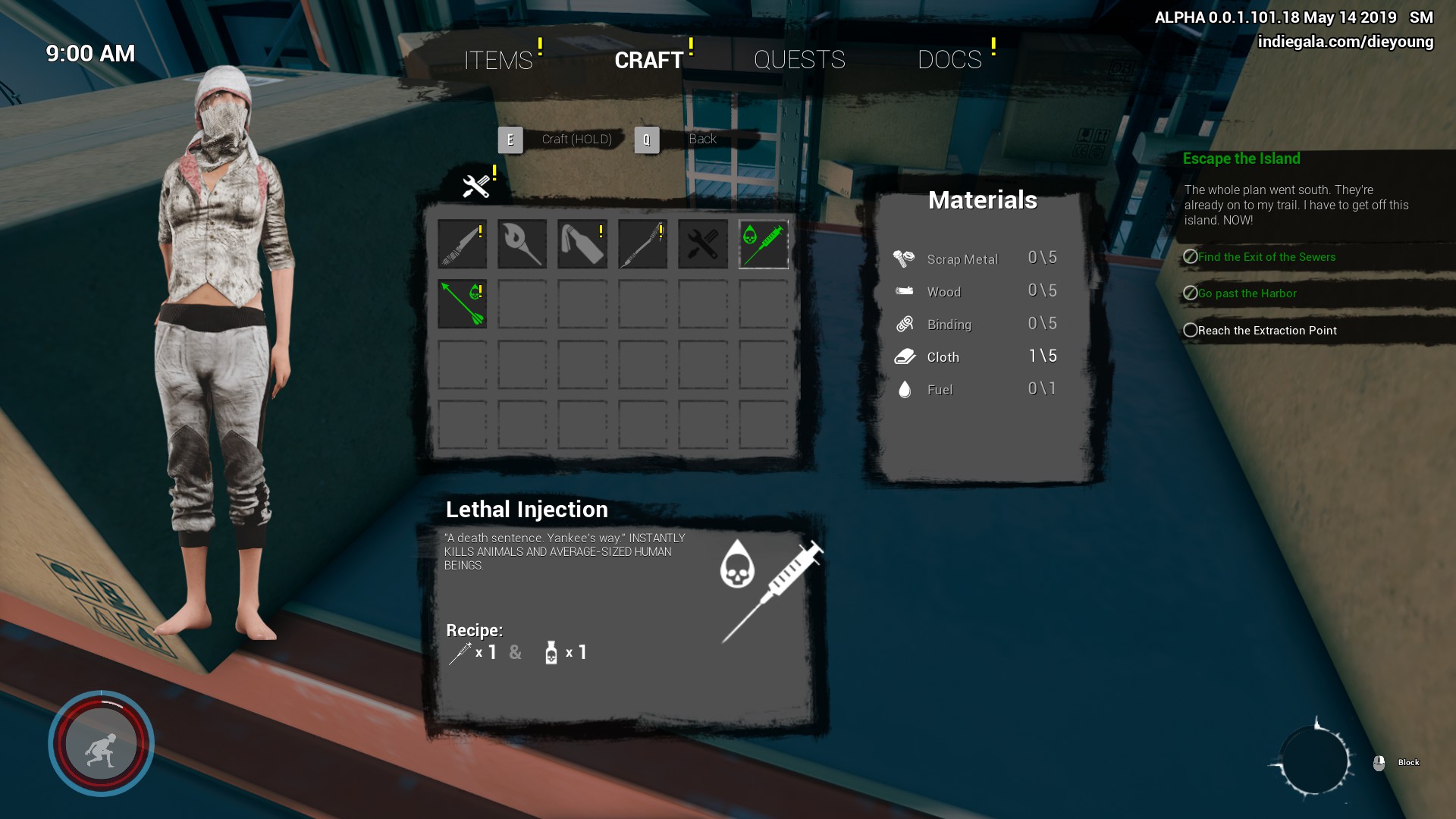
Task: Select the Lethal Injection syringe slot
Action: pyautogui.click(x=763, y=244)
